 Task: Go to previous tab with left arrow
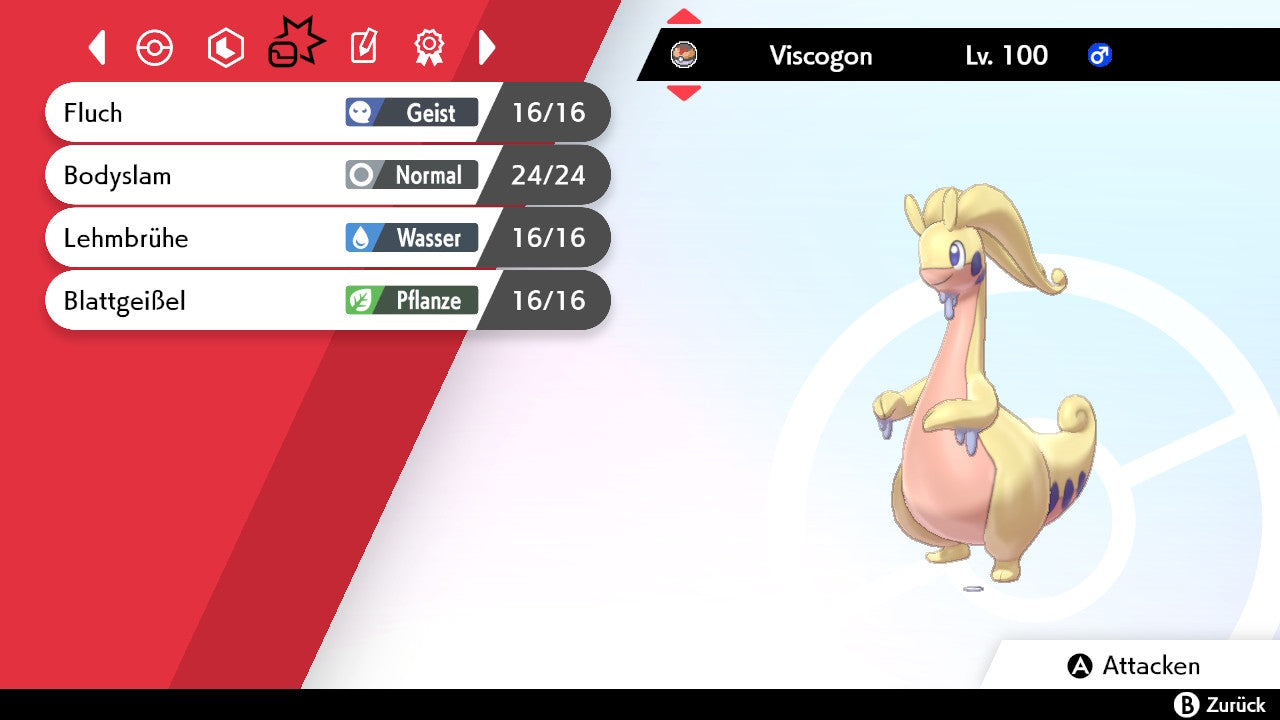[97, 47]
